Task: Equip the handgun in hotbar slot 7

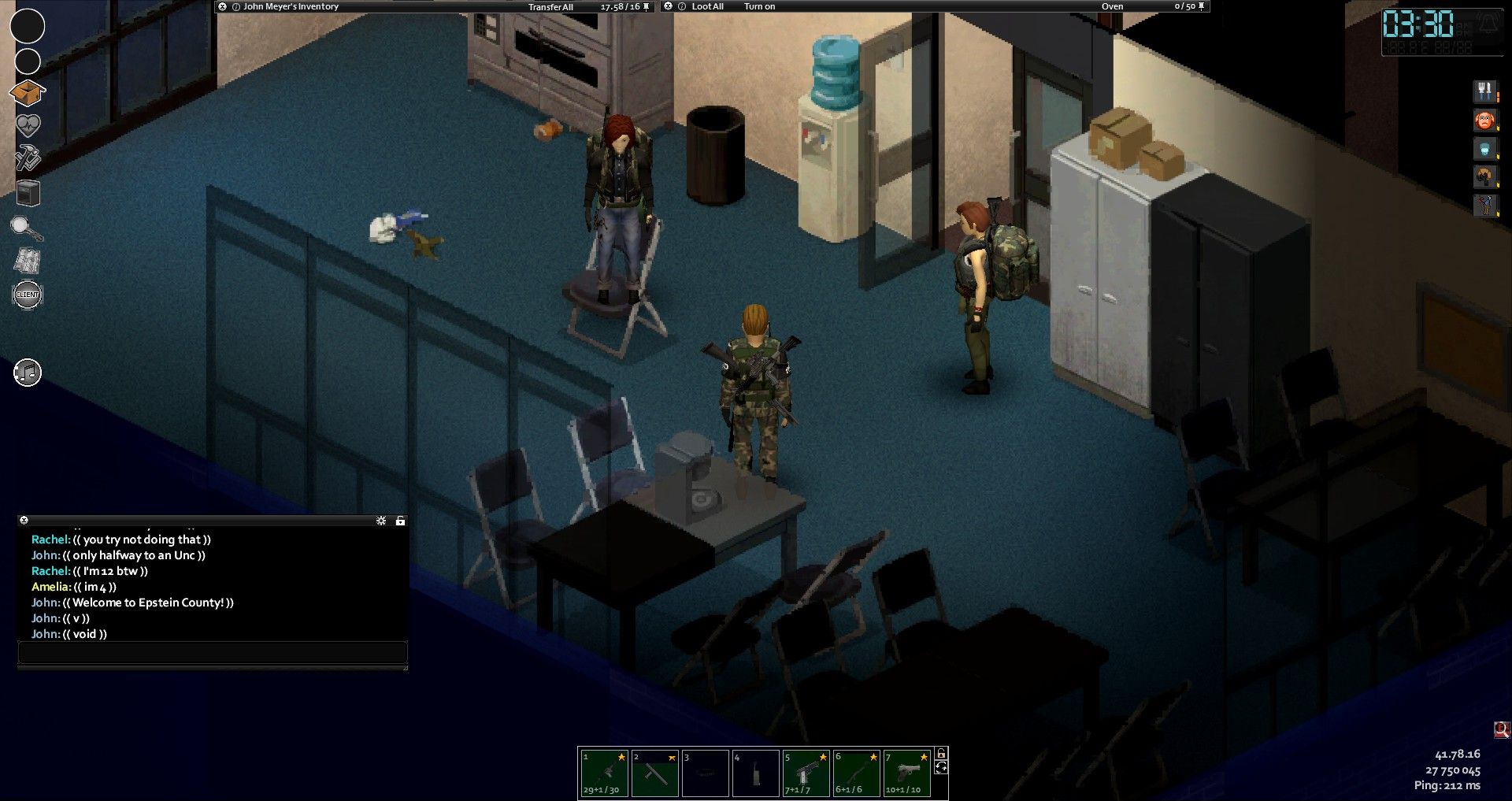Action: coord(906,773)
